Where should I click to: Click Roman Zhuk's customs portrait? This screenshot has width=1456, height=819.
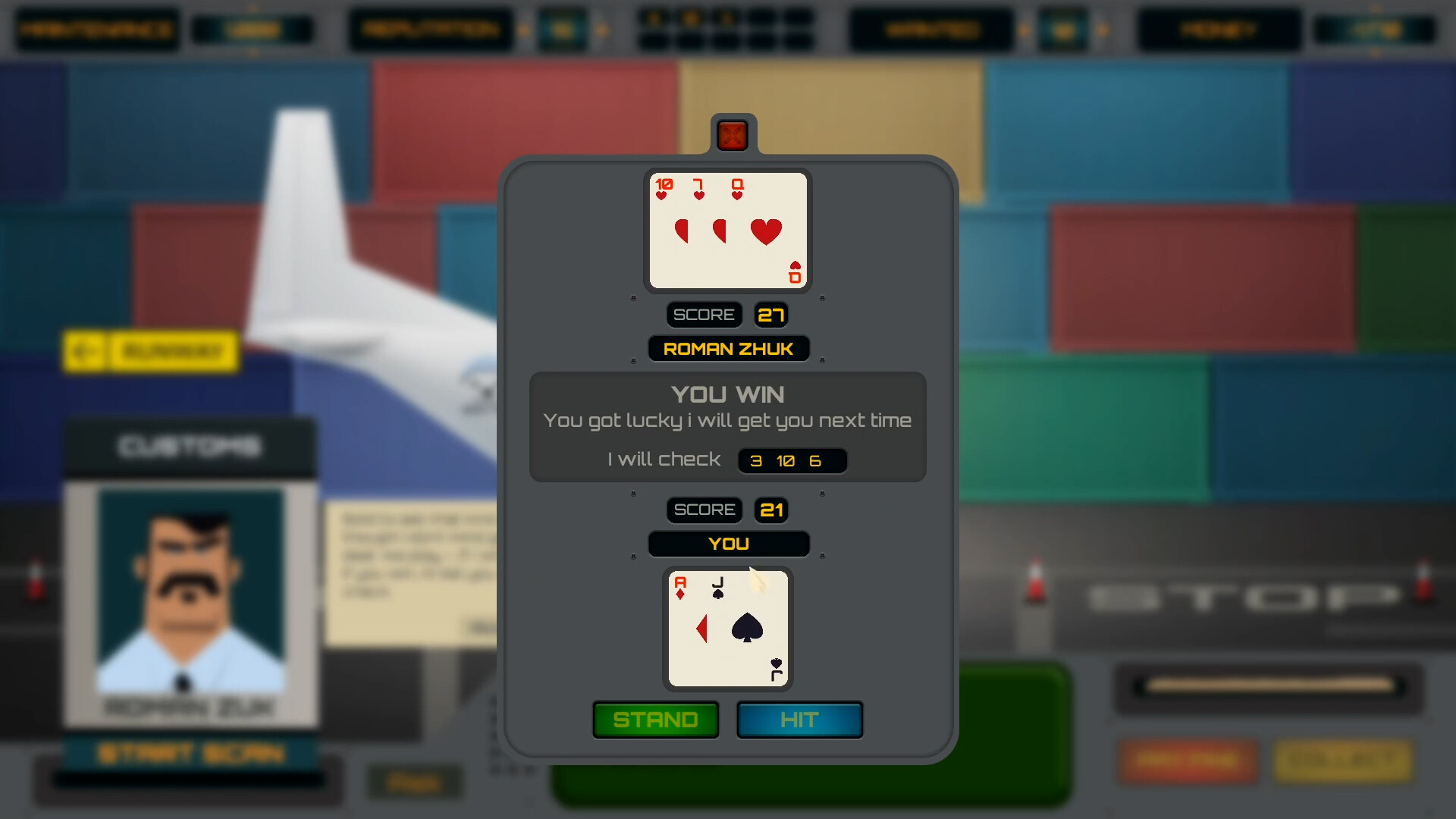[x=190, y=599]
